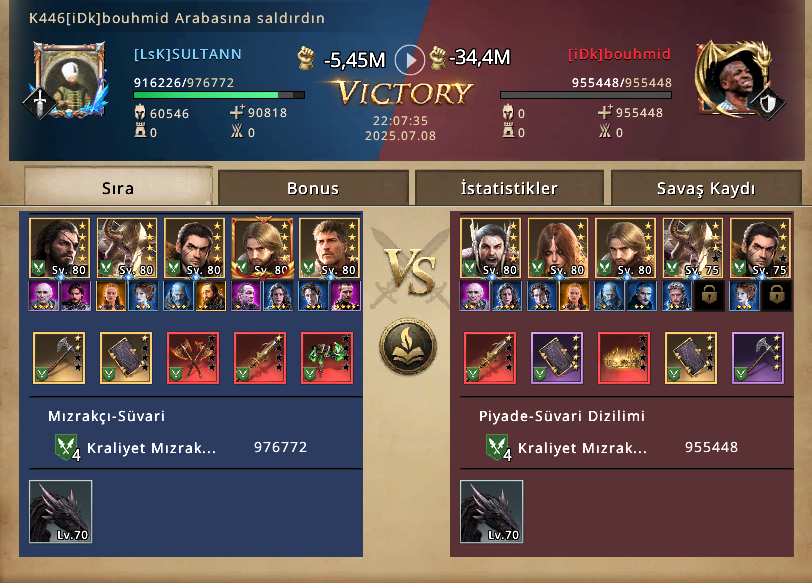Open the Bonus tab

pyautogui.click(x=313, y=188)
